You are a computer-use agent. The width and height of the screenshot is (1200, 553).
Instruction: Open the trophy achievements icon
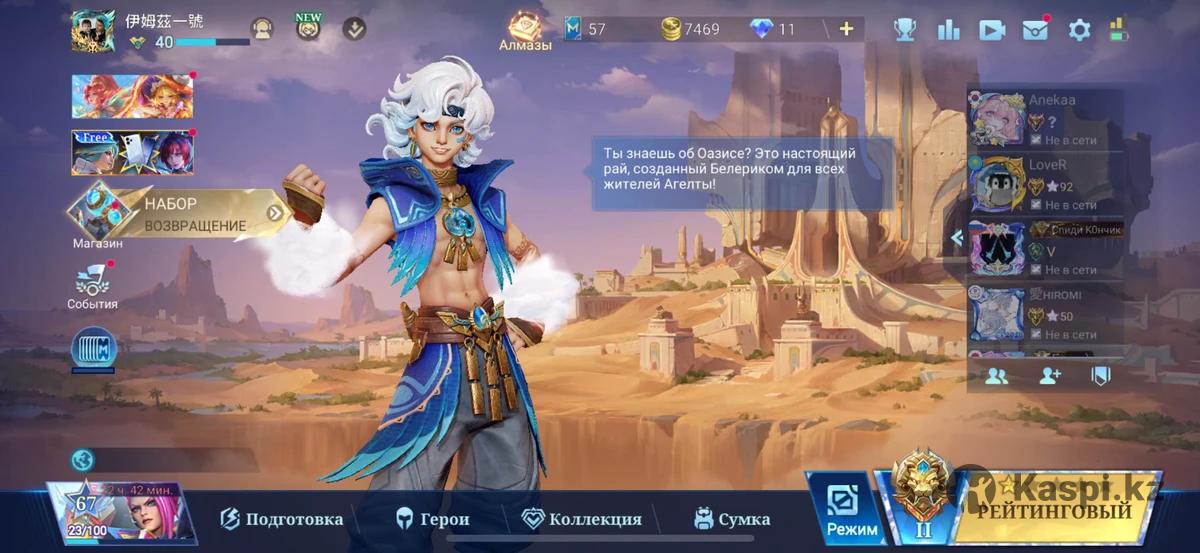tap(905, 30)
